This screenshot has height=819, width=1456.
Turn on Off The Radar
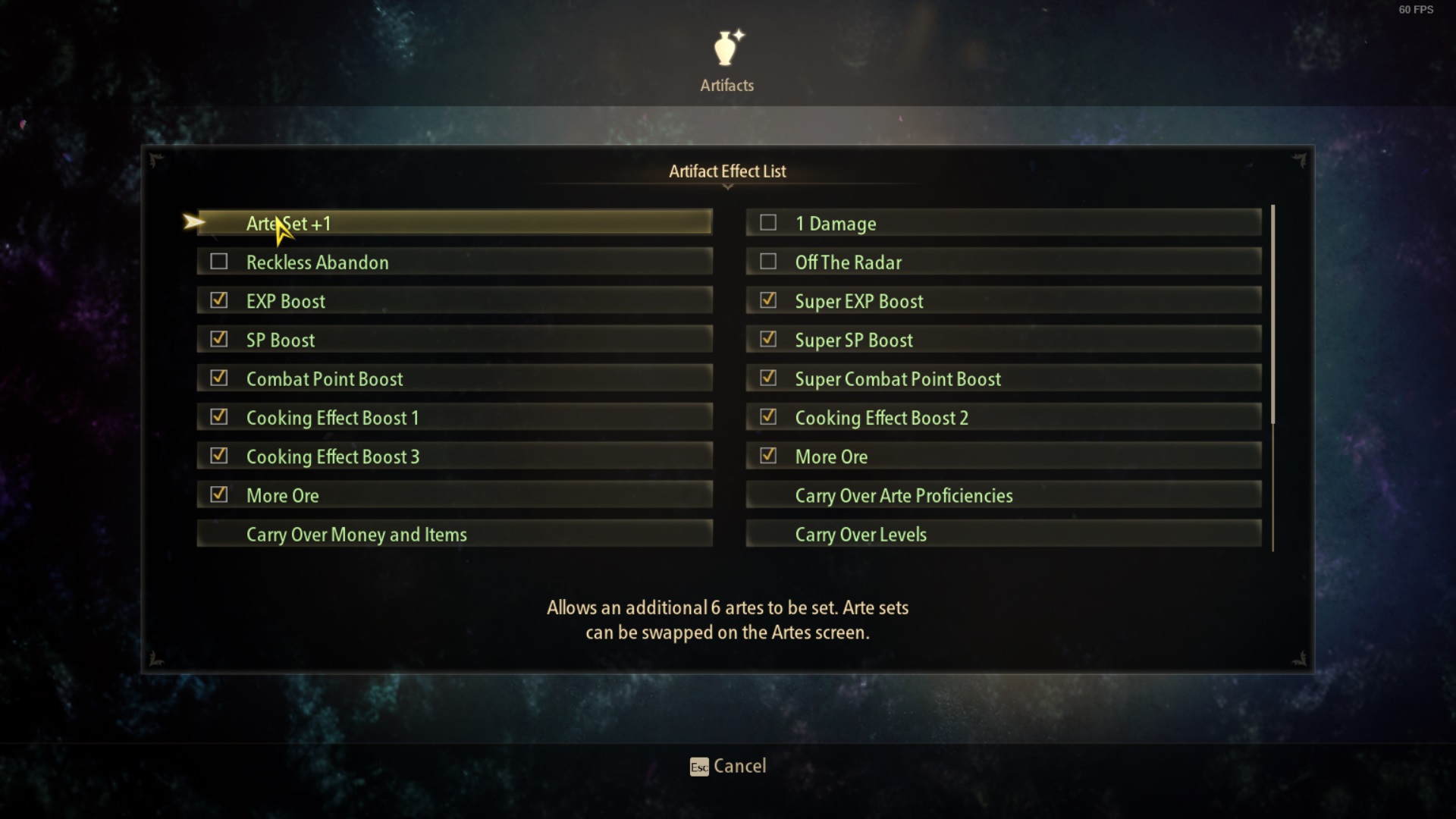[768, 262]
